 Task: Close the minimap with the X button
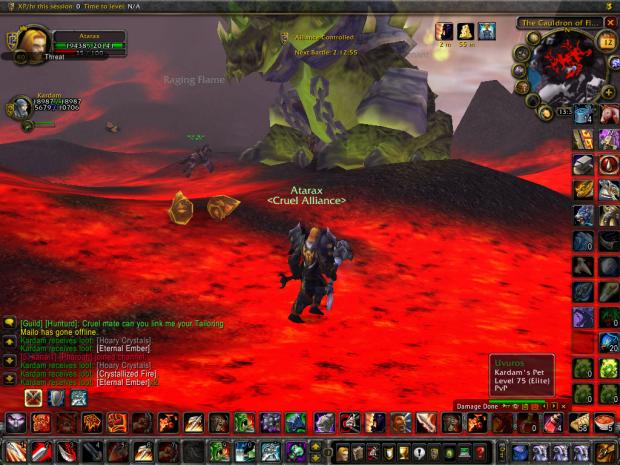pyautogui.click(x=610, y=22)
